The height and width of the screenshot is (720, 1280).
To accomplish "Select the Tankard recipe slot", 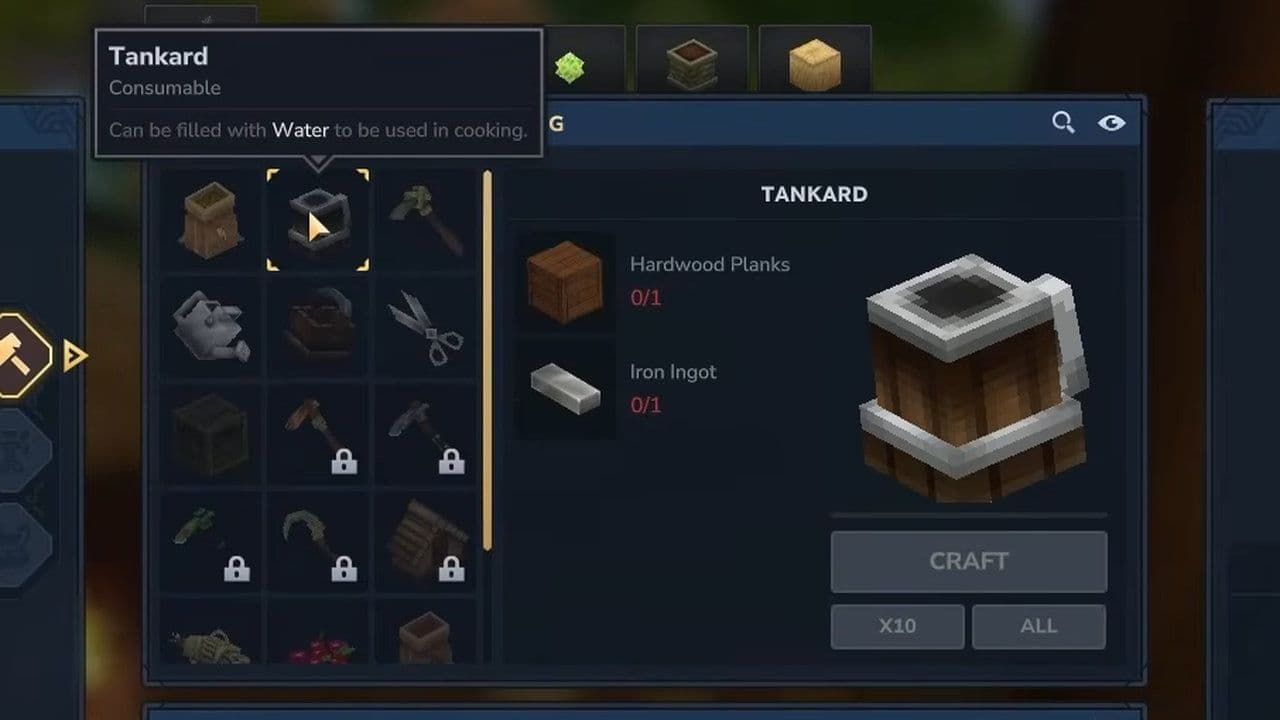I will click(317, 219).
